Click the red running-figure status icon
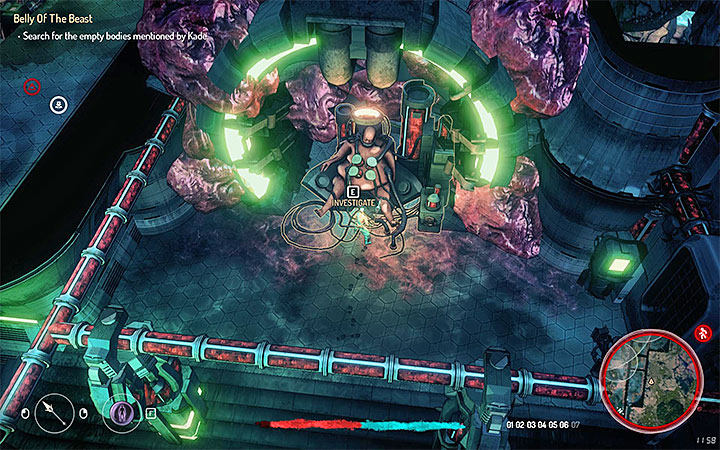Screen dimensions: 720x450 [x=704, y=332]
